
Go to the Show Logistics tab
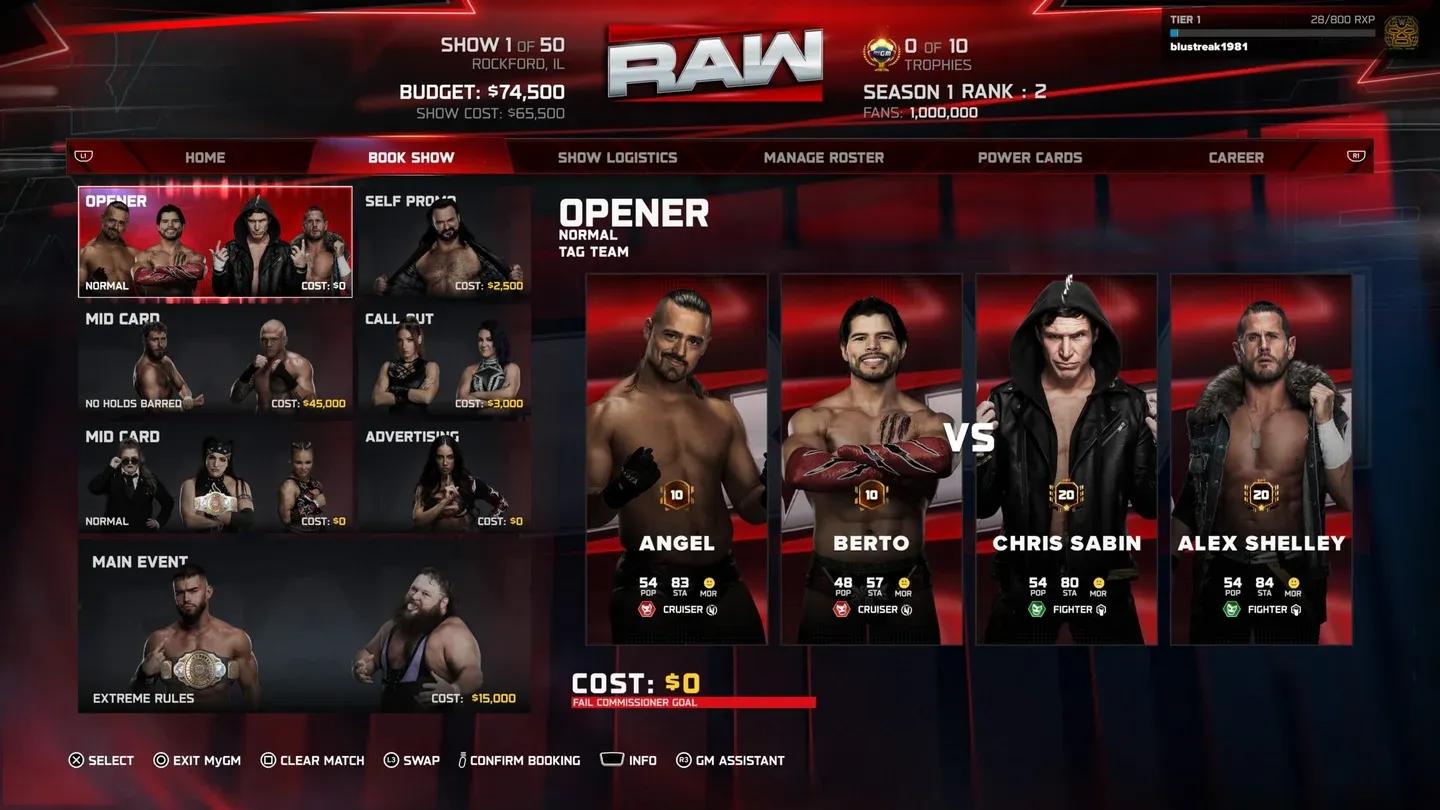coord(617,157)
